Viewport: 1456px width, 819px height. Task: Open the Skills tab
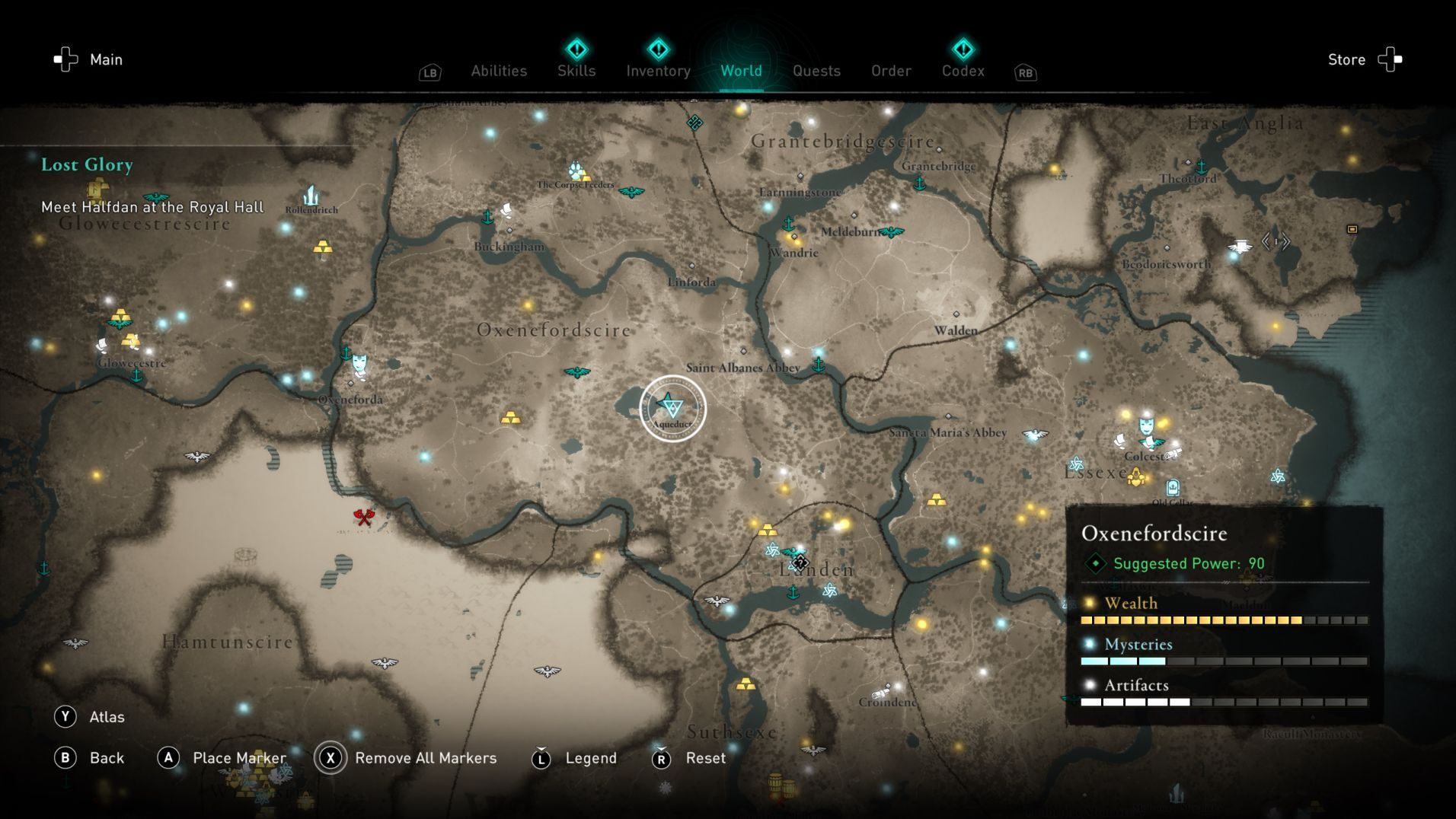[576, 71]
